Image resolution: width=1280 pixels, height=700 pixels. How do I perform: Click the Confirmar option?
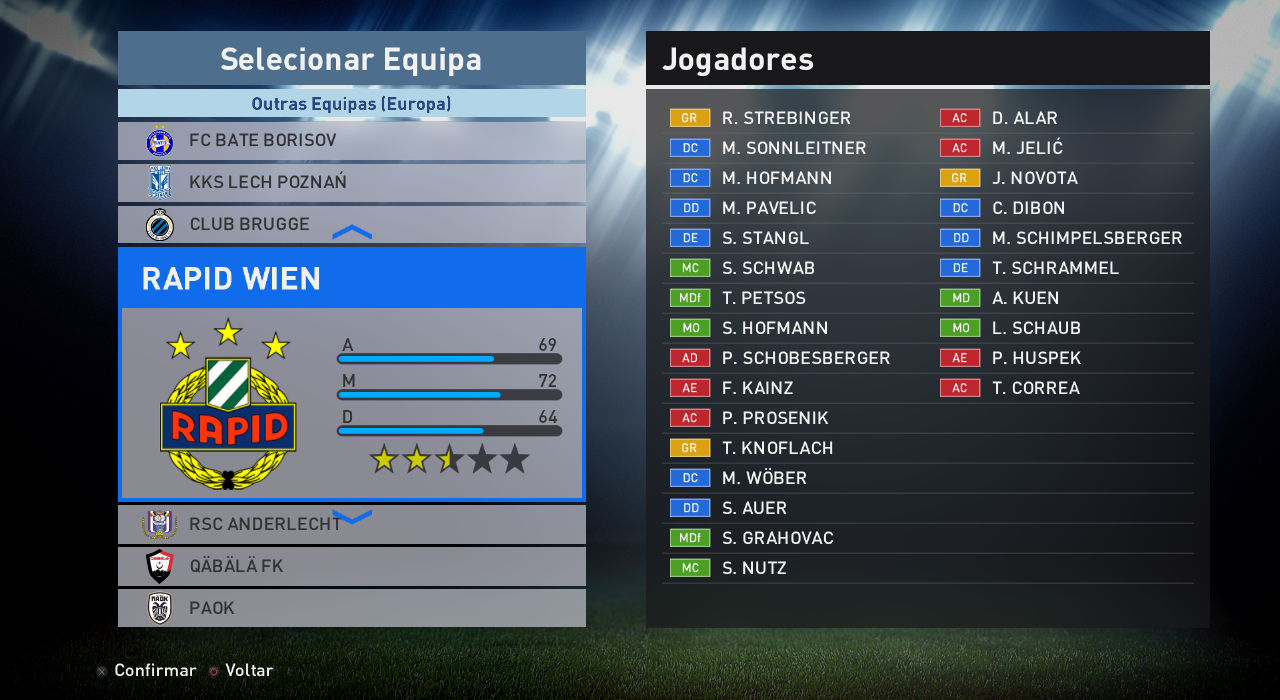[x=154, y=670]
